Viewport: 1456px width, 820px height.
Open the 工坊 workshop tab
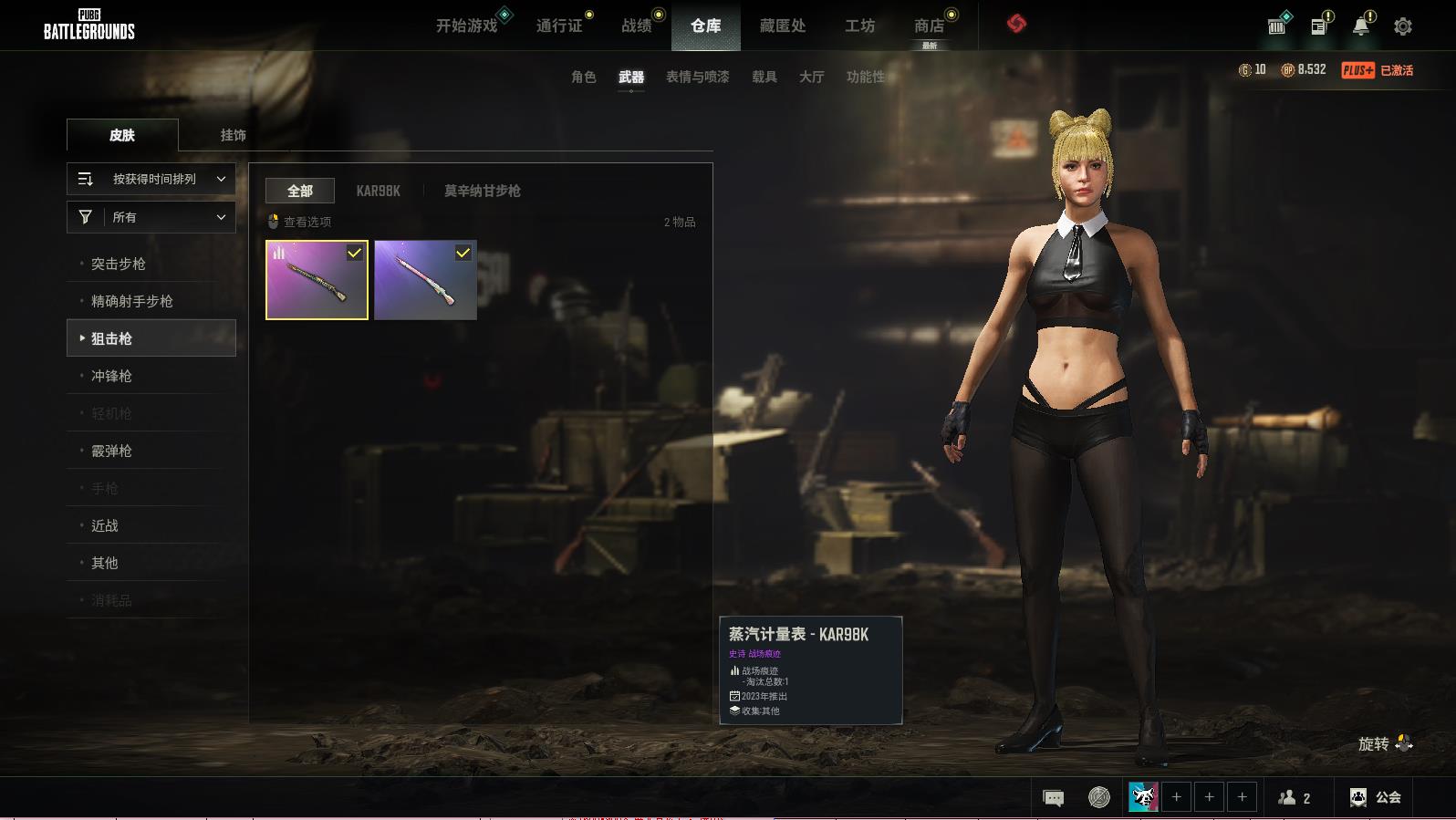(859, 26)
